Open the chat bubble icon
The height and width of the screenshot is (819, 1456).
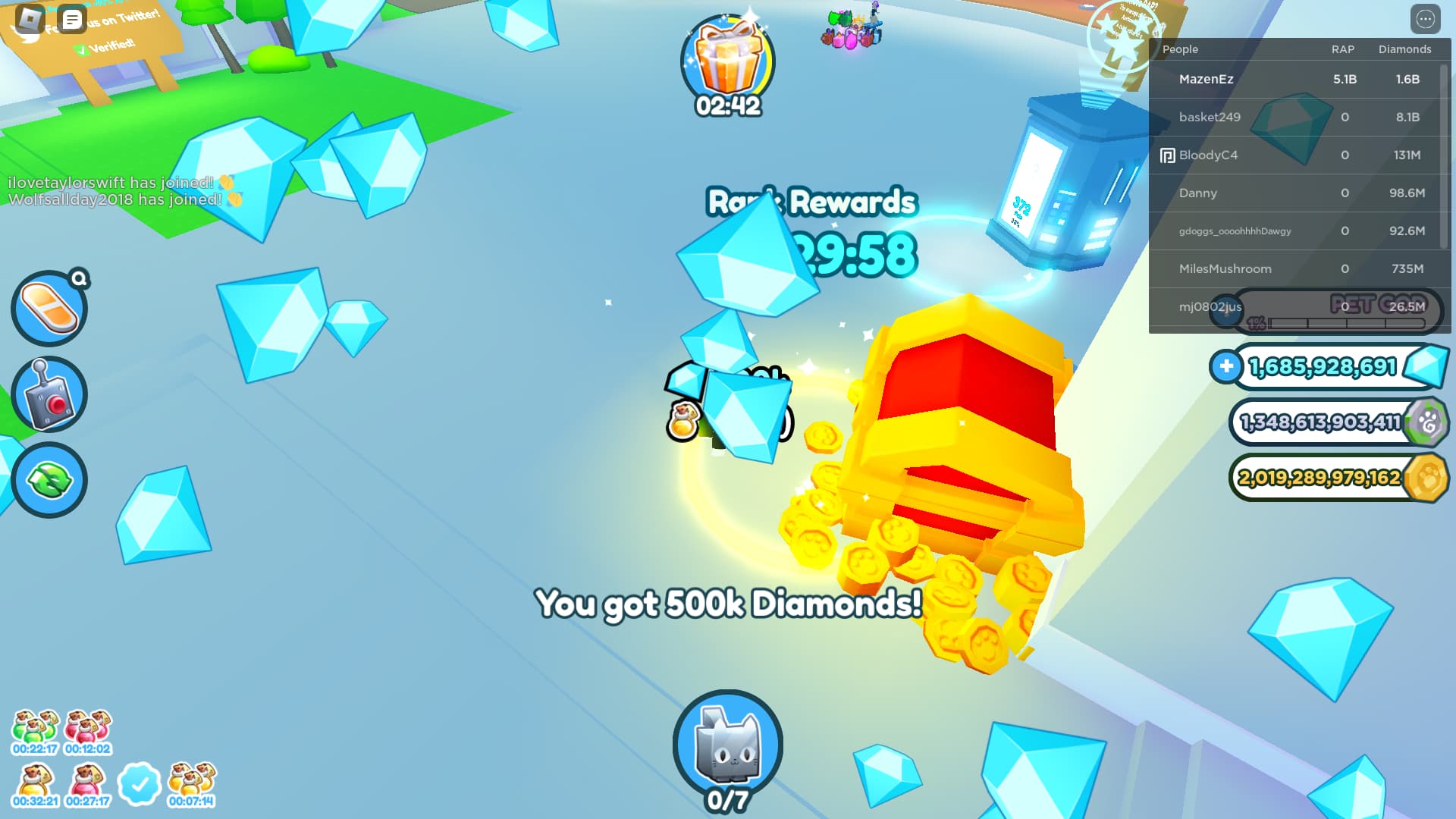[73, 20]
